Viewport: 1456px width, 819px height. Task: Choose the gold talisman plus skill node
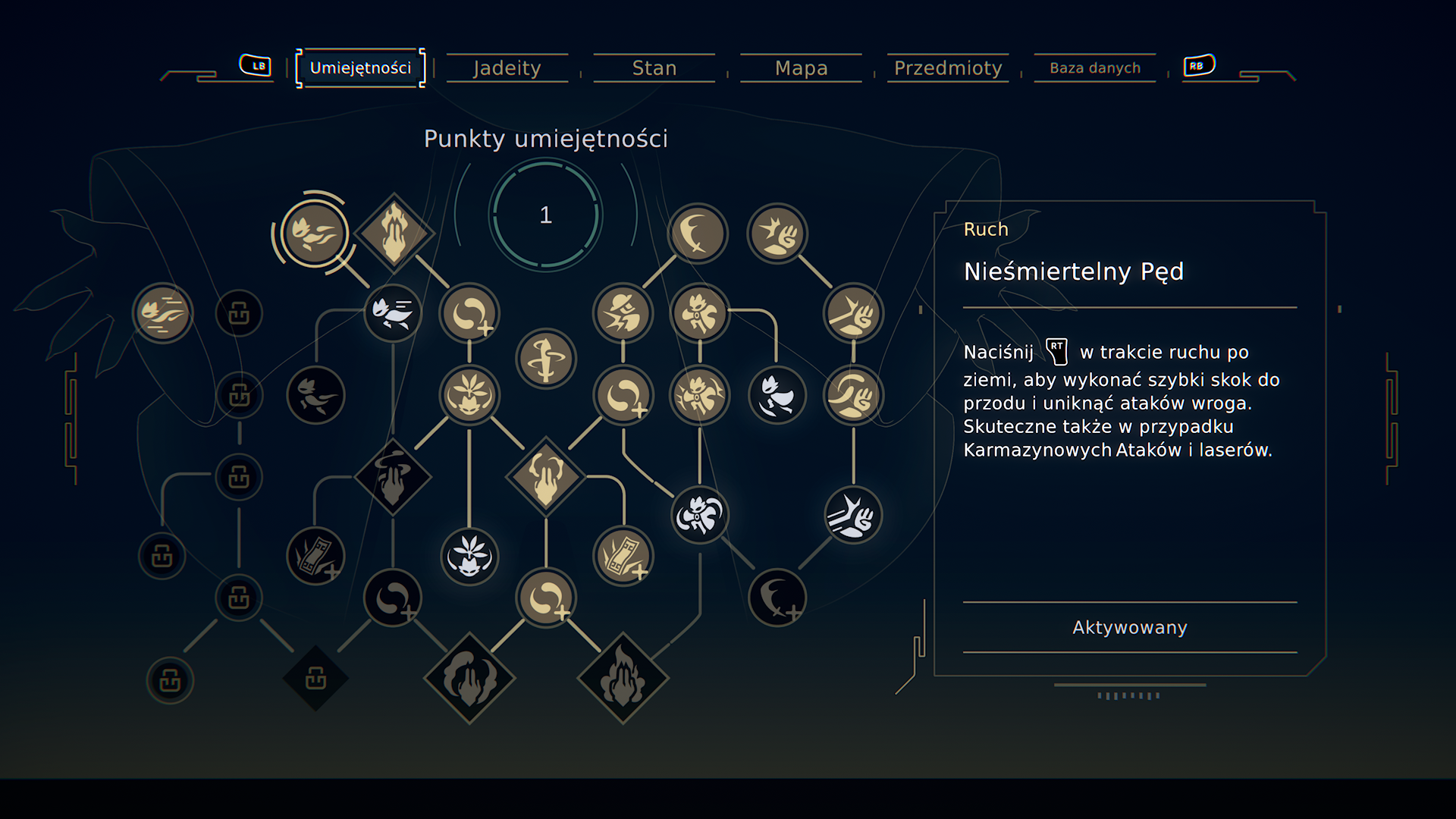(623, 557)
